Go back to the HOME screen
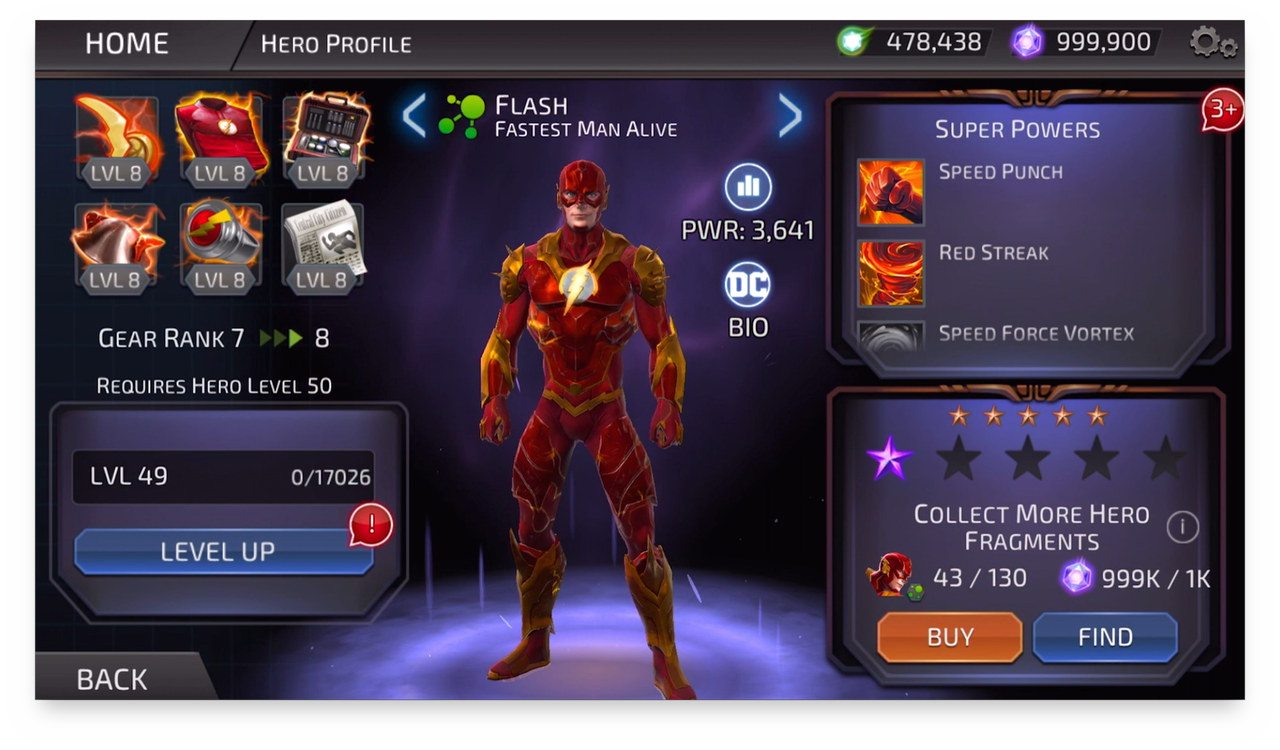 pos(127,44)
